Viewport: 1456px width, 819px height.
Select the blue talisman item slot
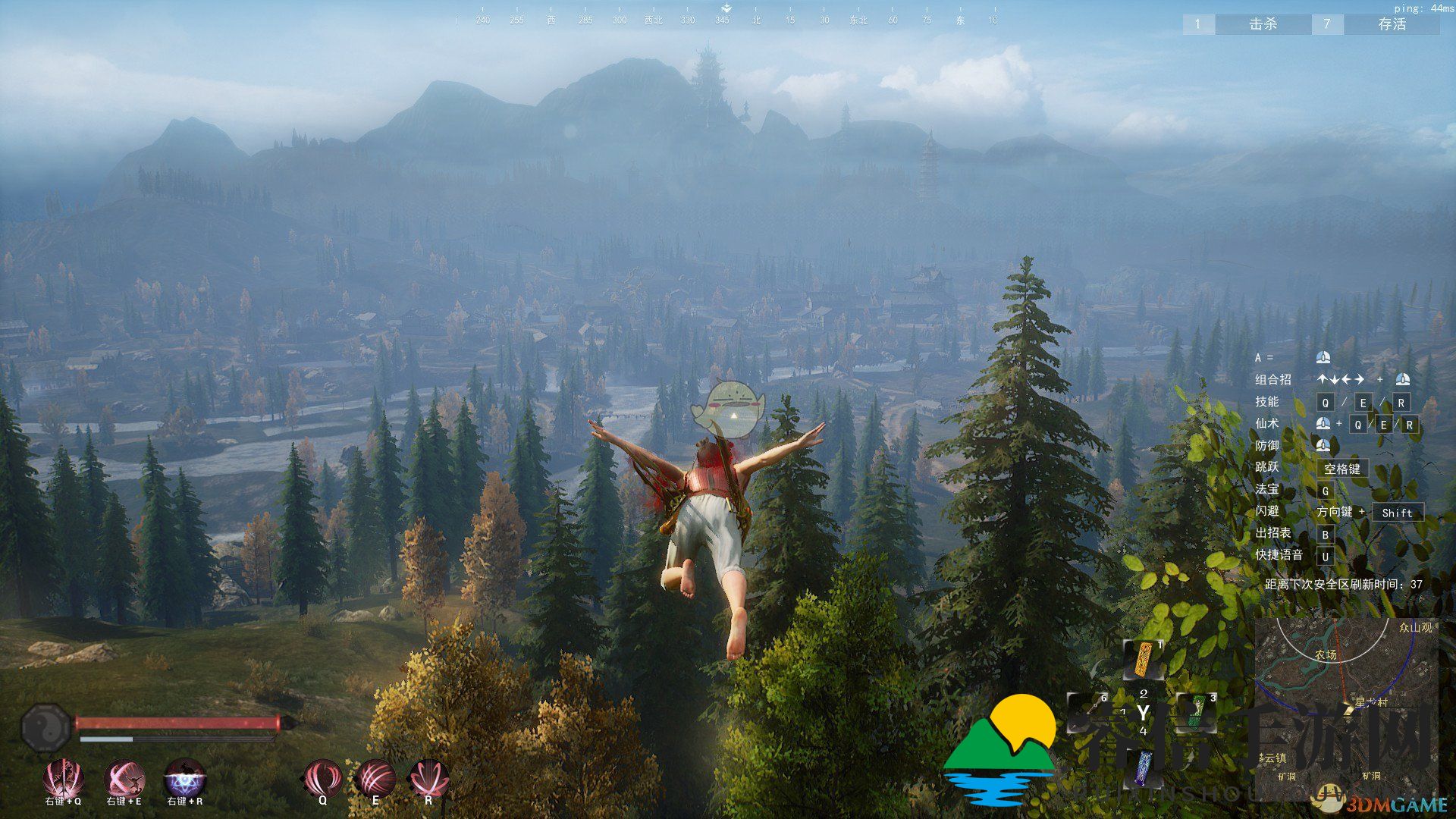tap(1144, 766)
